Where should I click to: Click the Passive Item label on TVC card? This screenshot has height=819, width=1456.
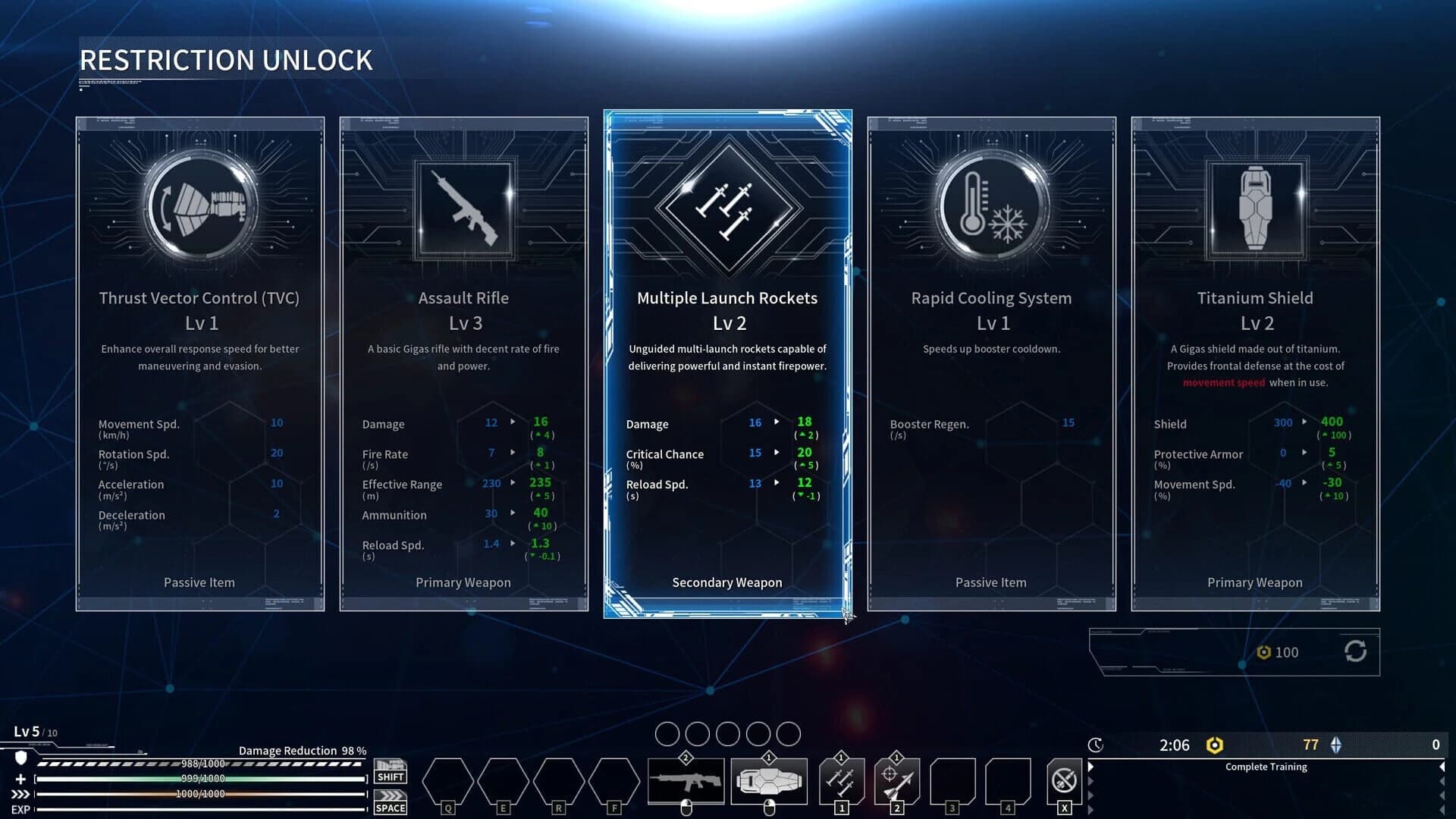click(199, 582)
